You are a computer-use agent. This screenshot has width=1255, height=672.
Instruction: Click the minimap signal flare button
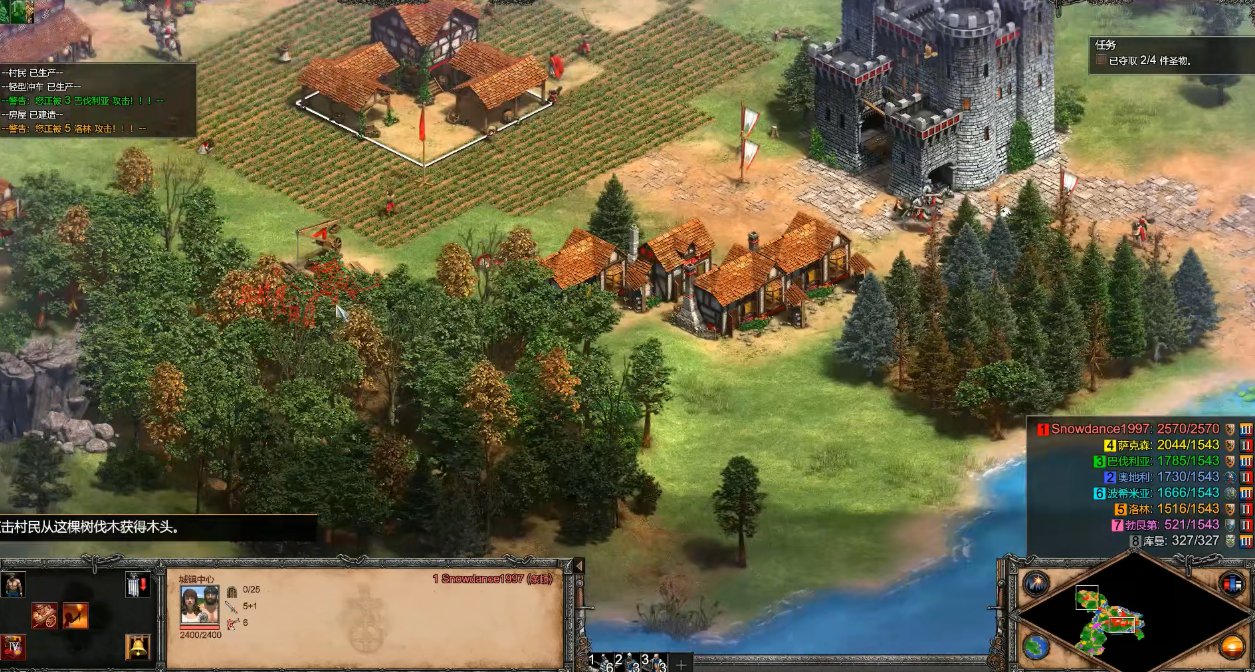pyautogui.click(x=1036, y=583)
